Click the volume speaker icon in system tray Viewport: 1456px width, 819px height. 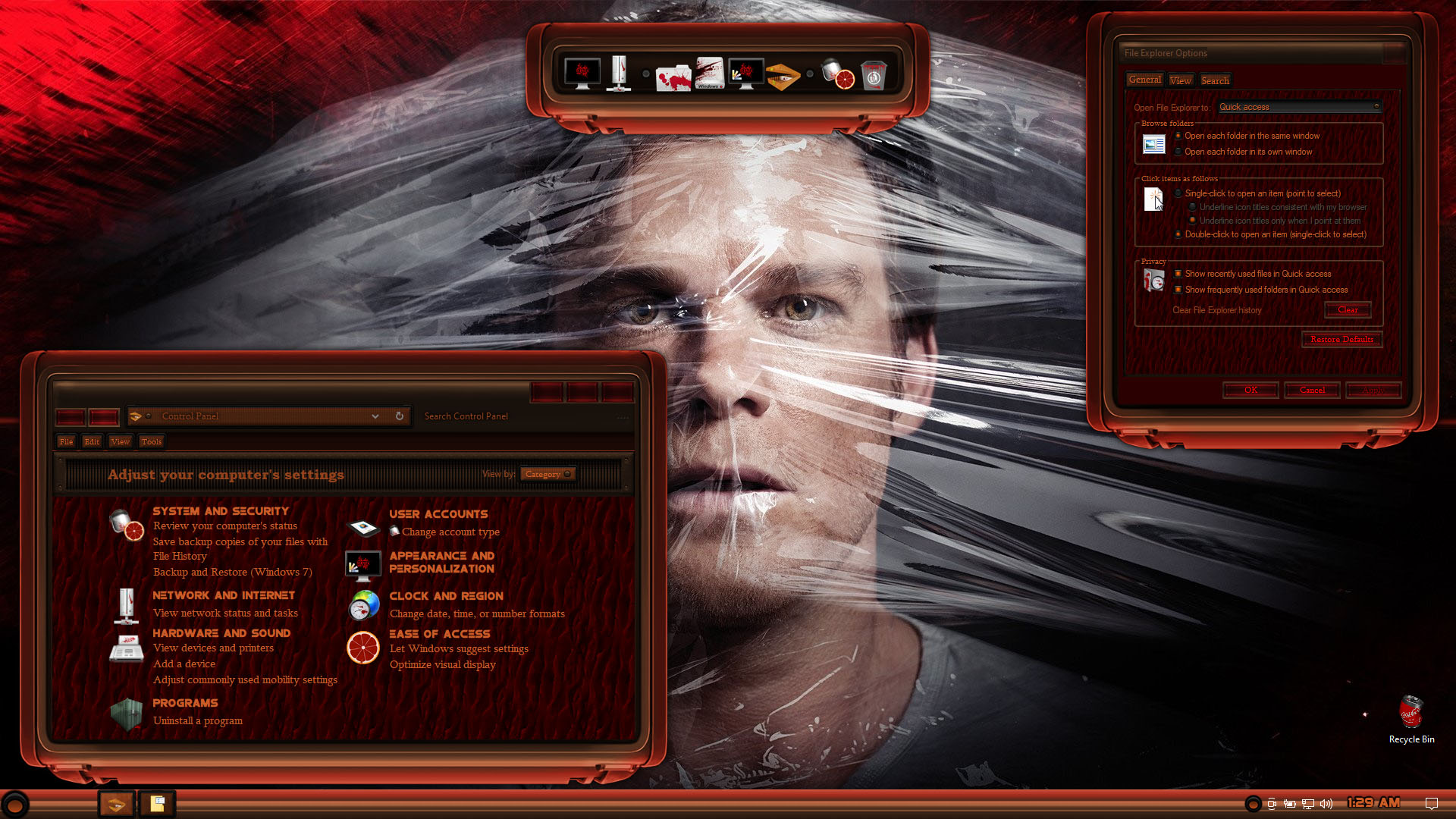pyautogui.click(x=1326, y=804)
